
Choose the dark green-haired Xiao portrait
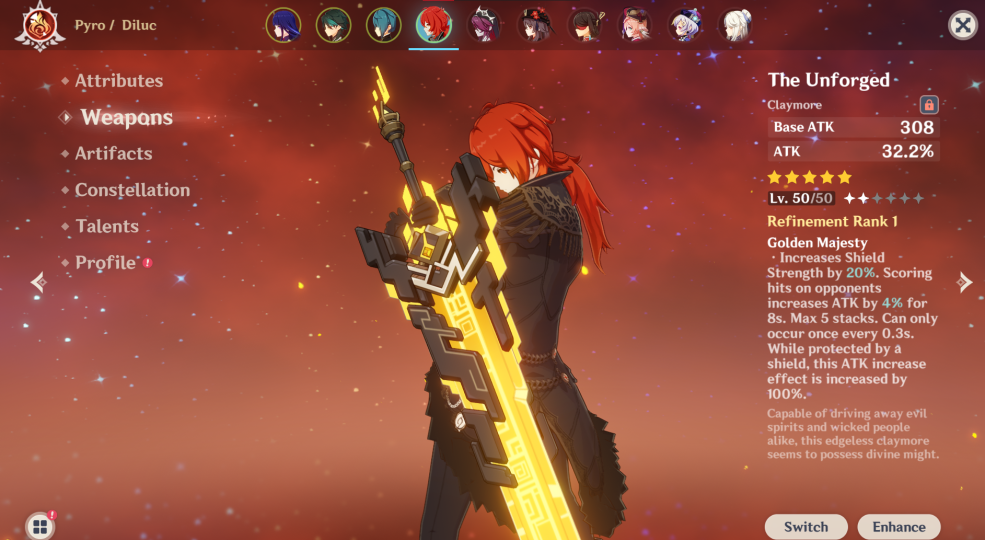333,25
